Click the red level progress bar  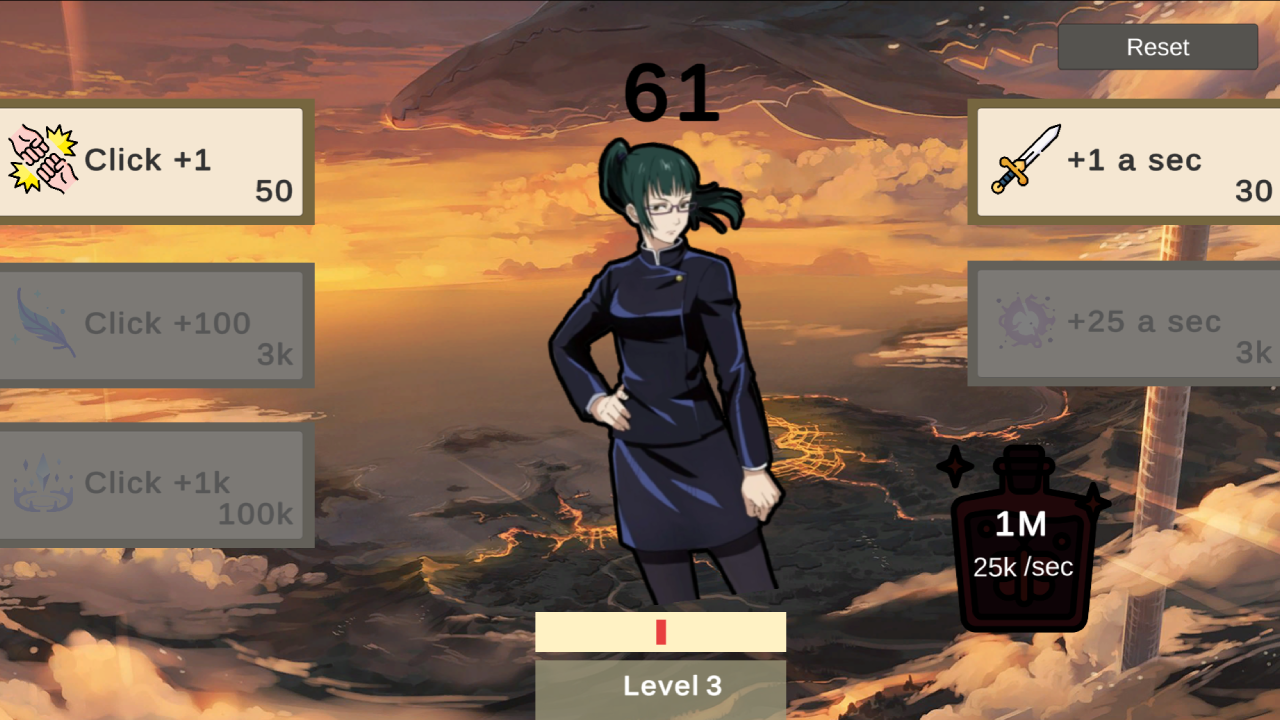[661, 631]
